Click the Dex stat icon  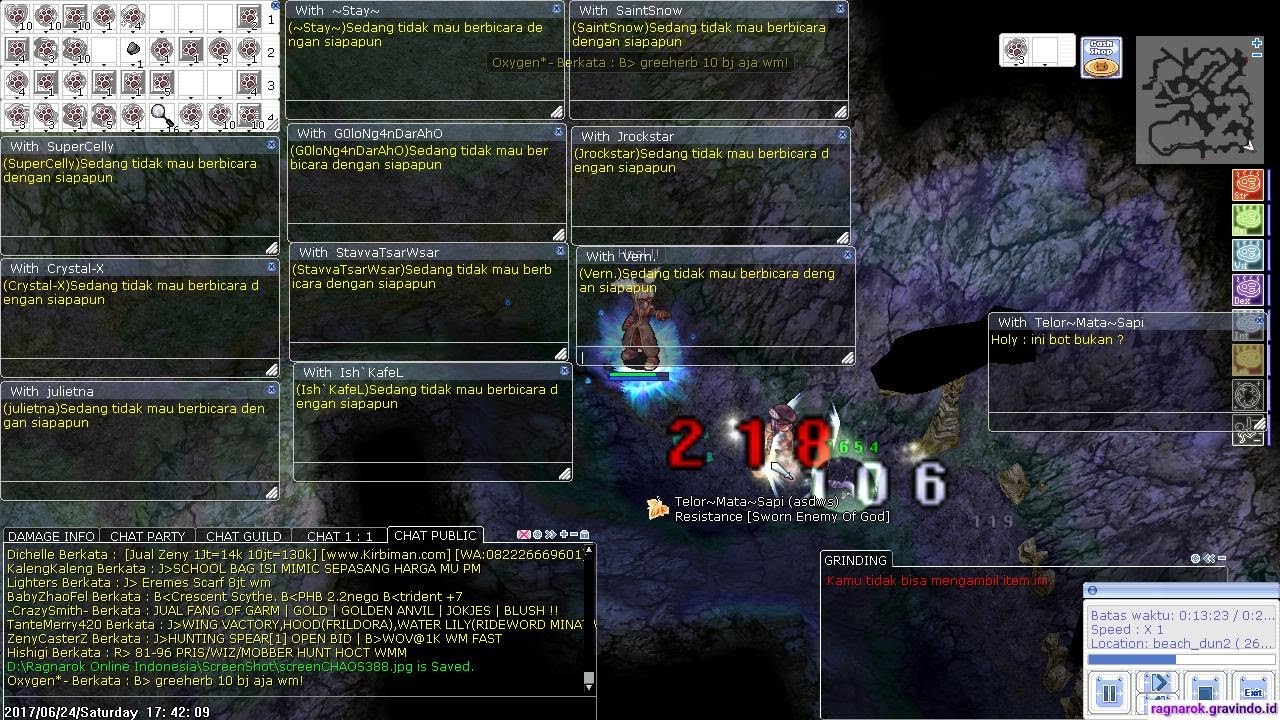[1248, 290]
